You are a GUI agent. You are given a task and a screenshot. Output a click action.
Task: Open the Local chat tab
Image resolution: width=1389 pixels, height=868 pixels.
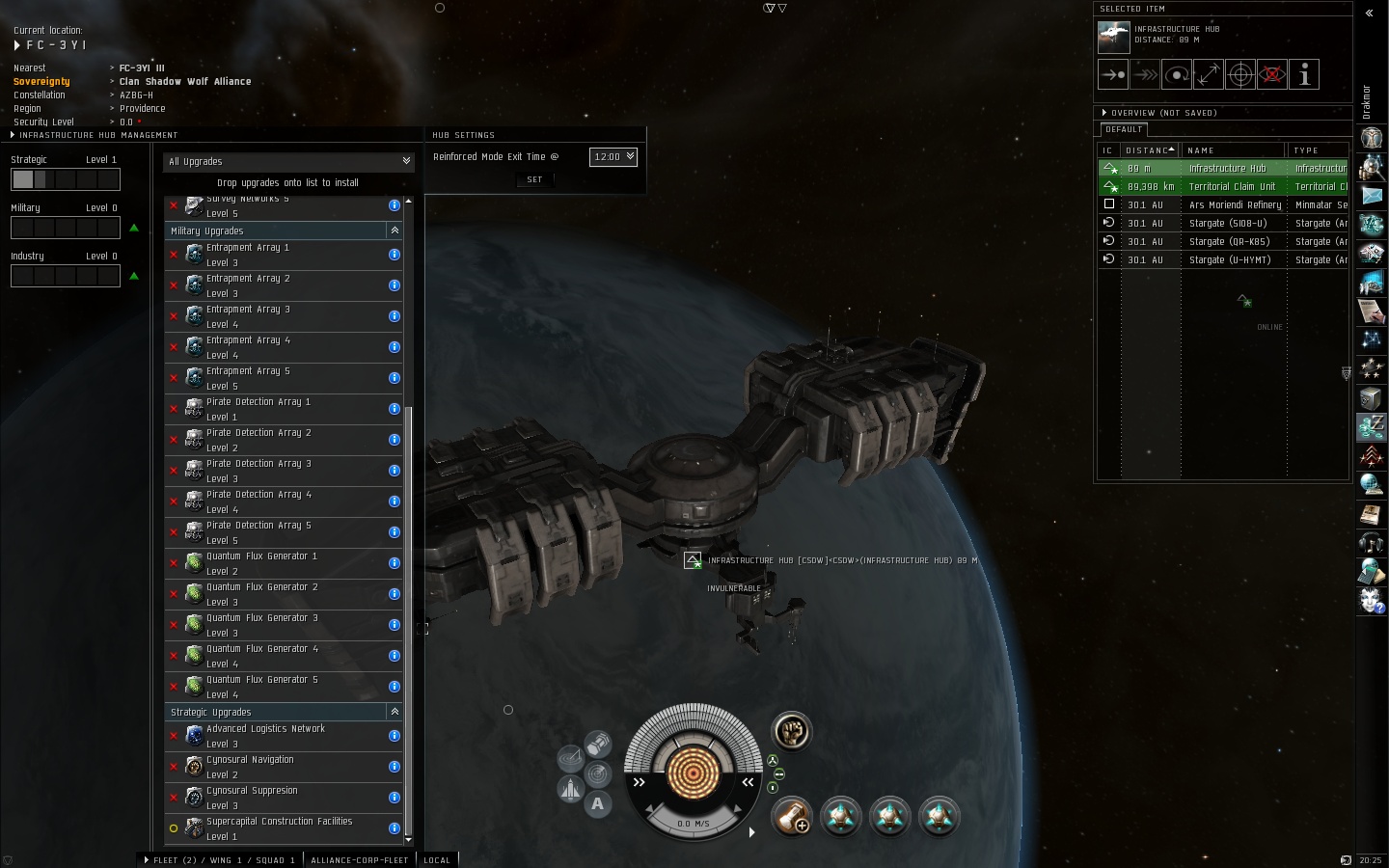437,859
